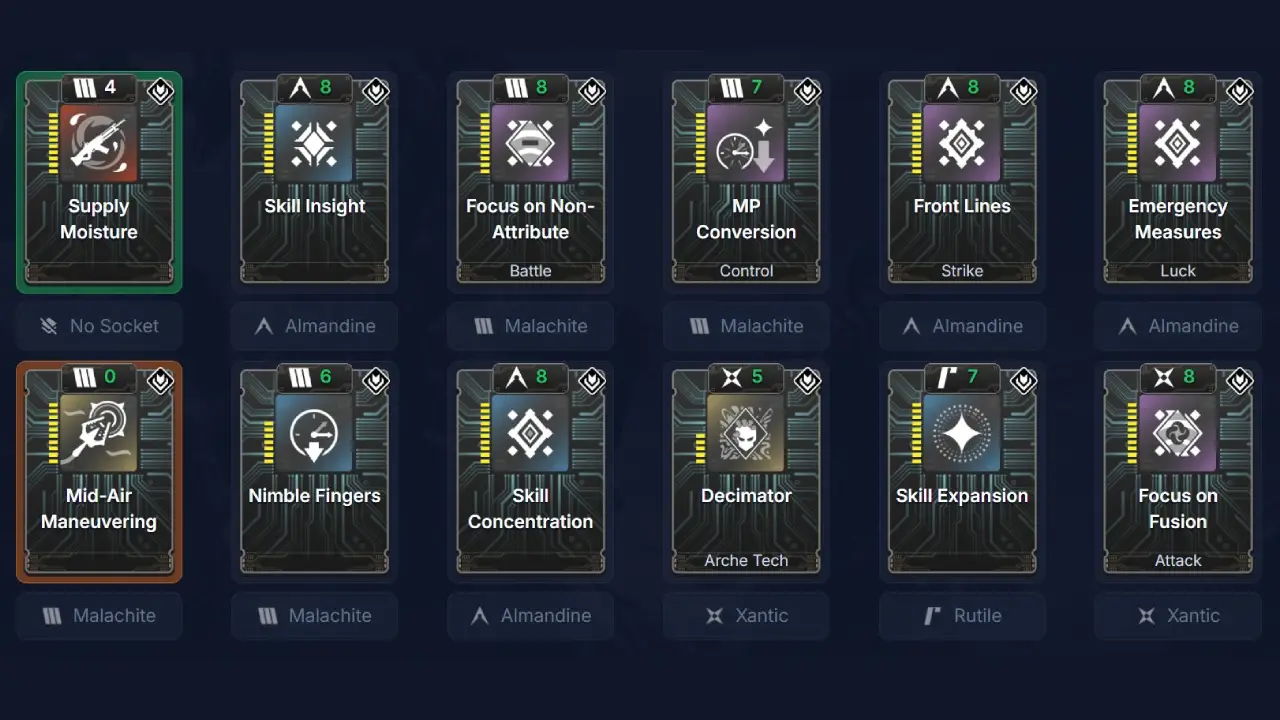Toggle the mask emblem on Decimator card
Image resolution: width=1280 pixels, height=720 pixels.
807,381
